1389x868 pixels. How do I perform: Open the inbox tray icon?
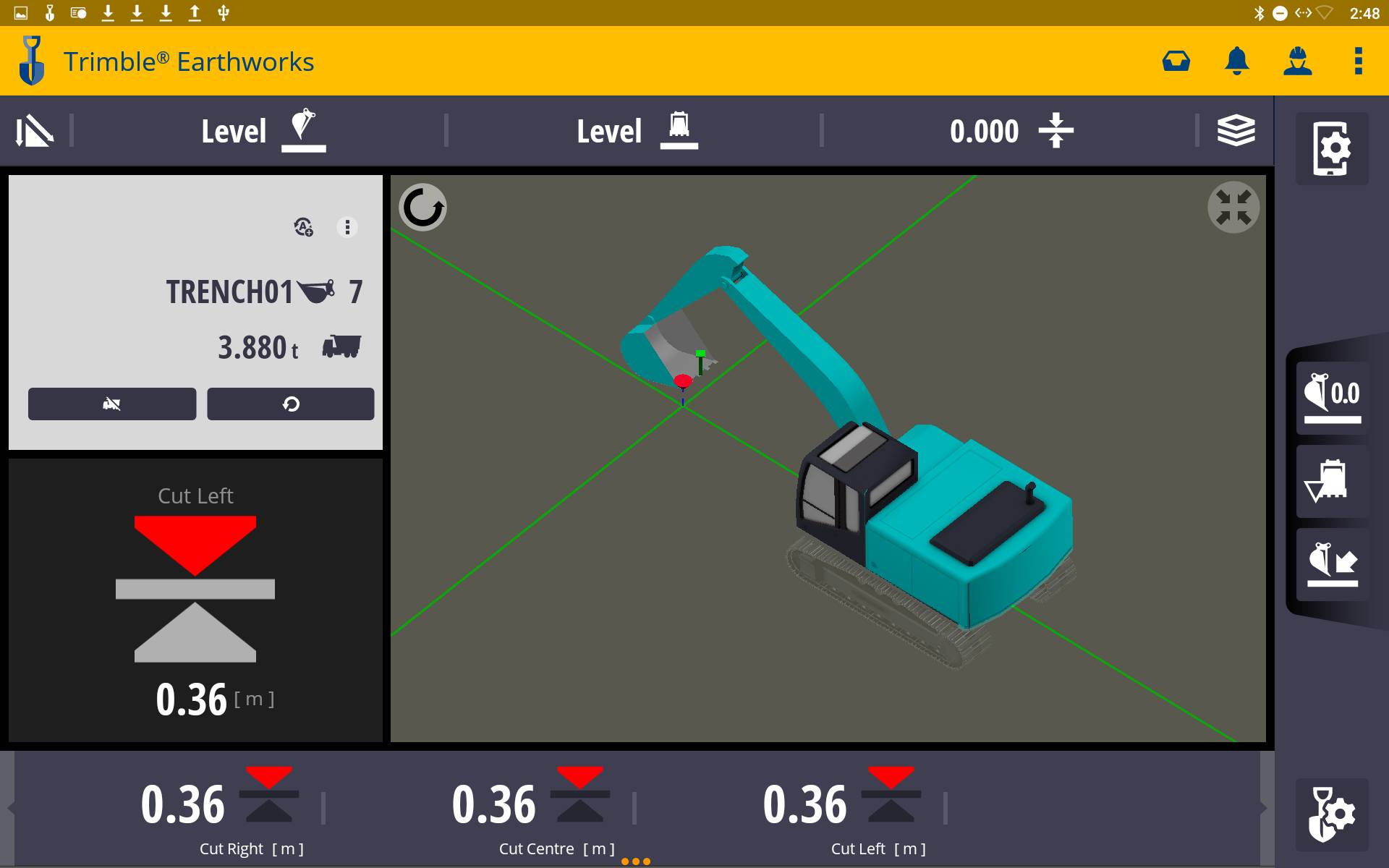1176,61
